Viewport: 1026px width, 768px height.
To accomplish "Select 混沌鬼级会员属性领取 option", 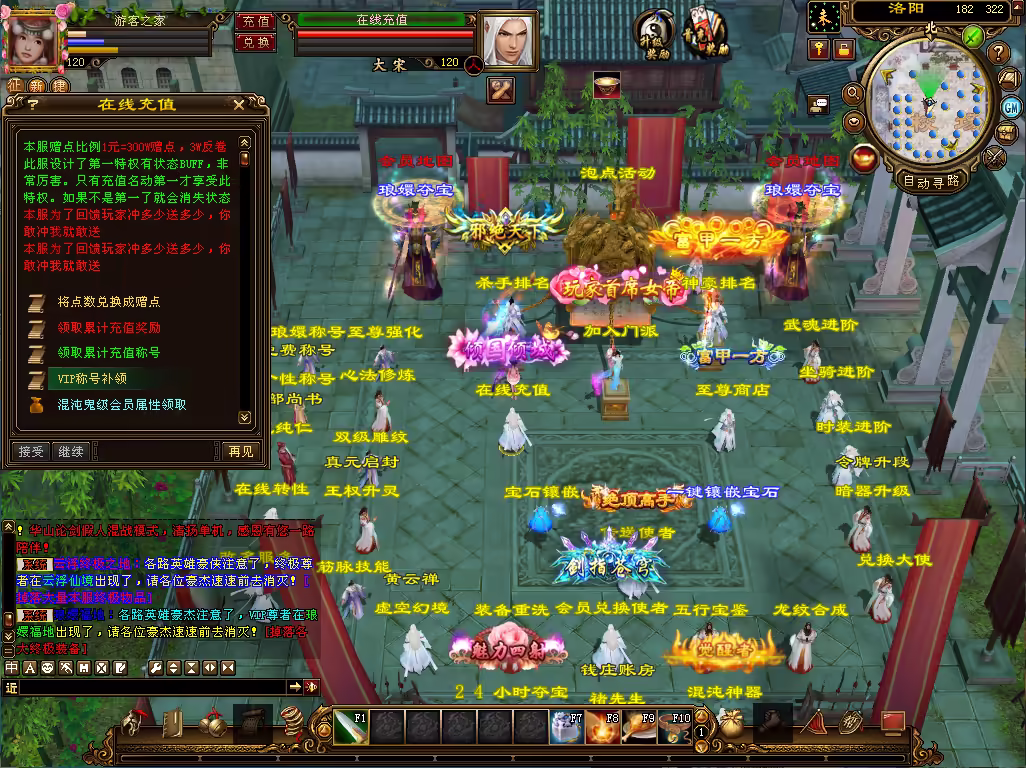I will [x=121, y=405].
